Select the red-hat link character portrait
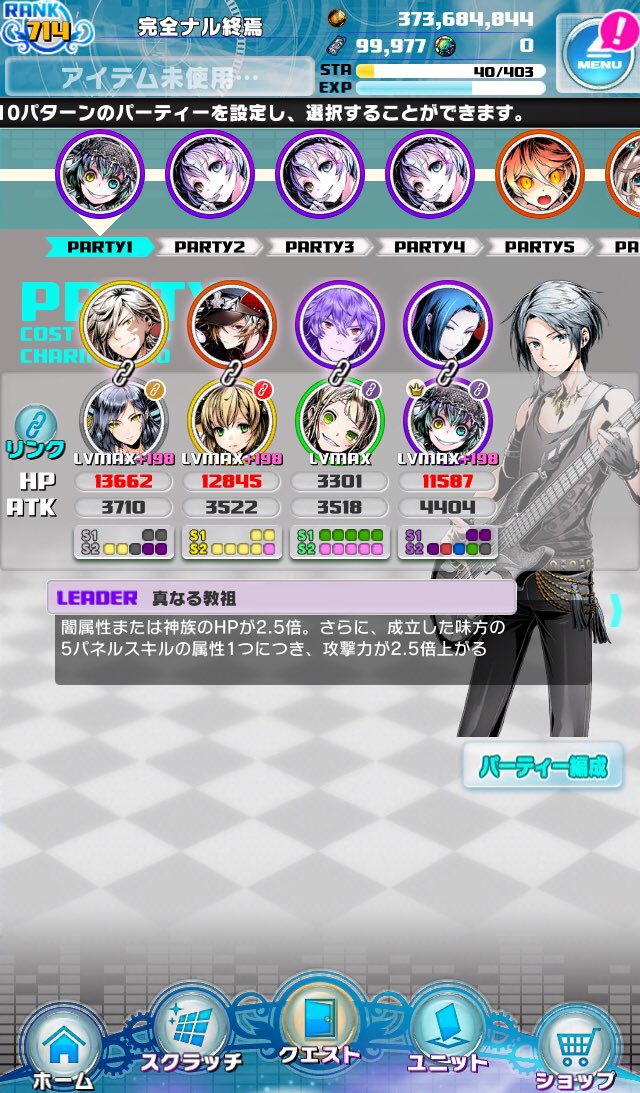This screenshot has width=640, height=1093. click(x=232, y=325)
